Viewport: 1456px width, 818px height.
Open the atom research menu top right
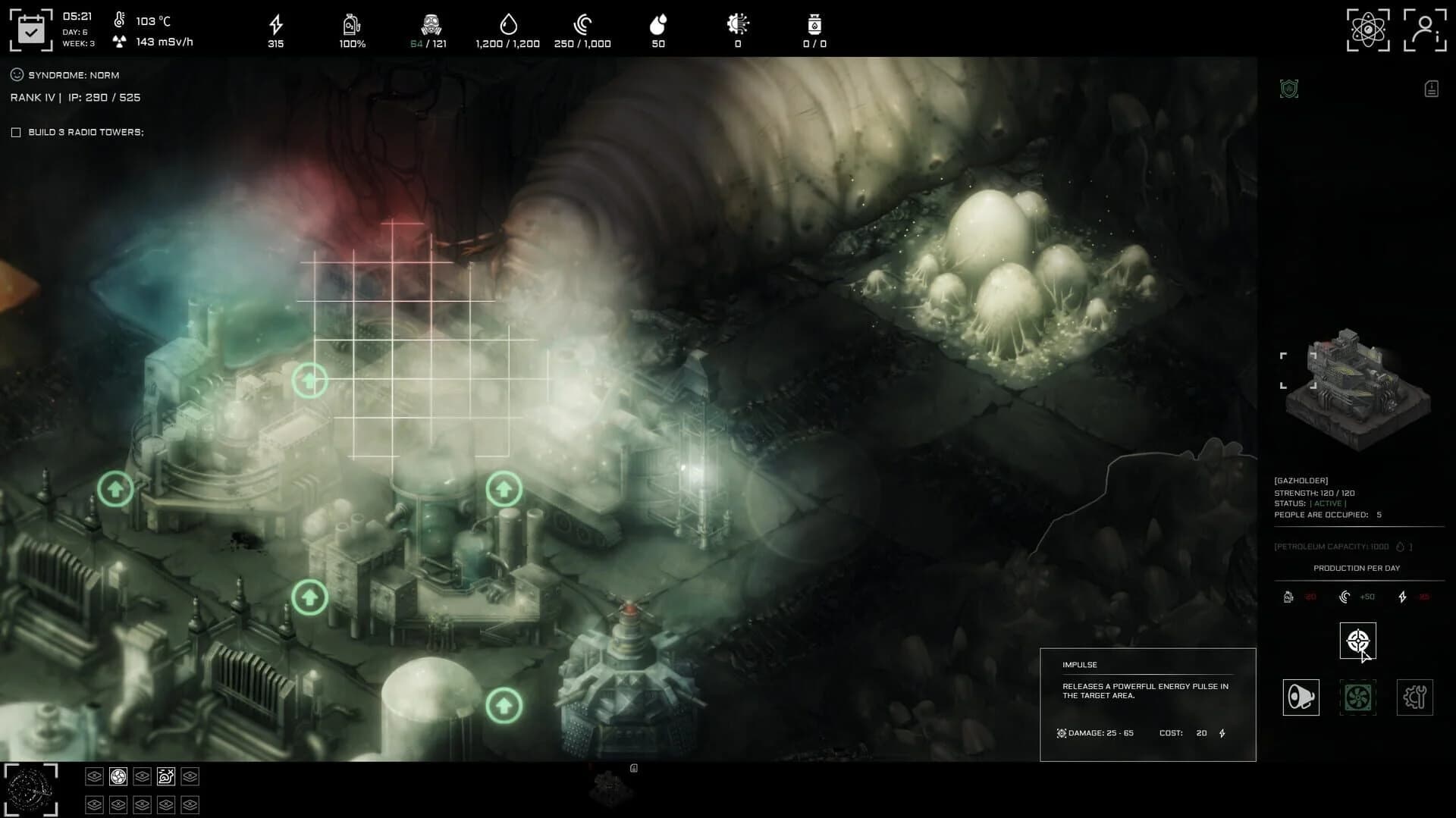(x=1370, y=30)
